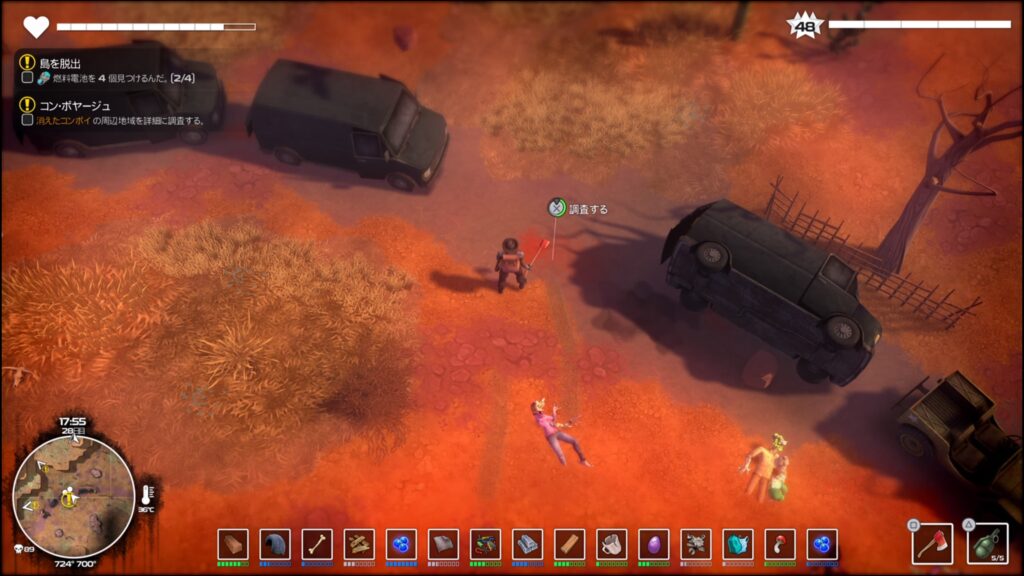Pick the metal ingot slot

pos(527,544)
